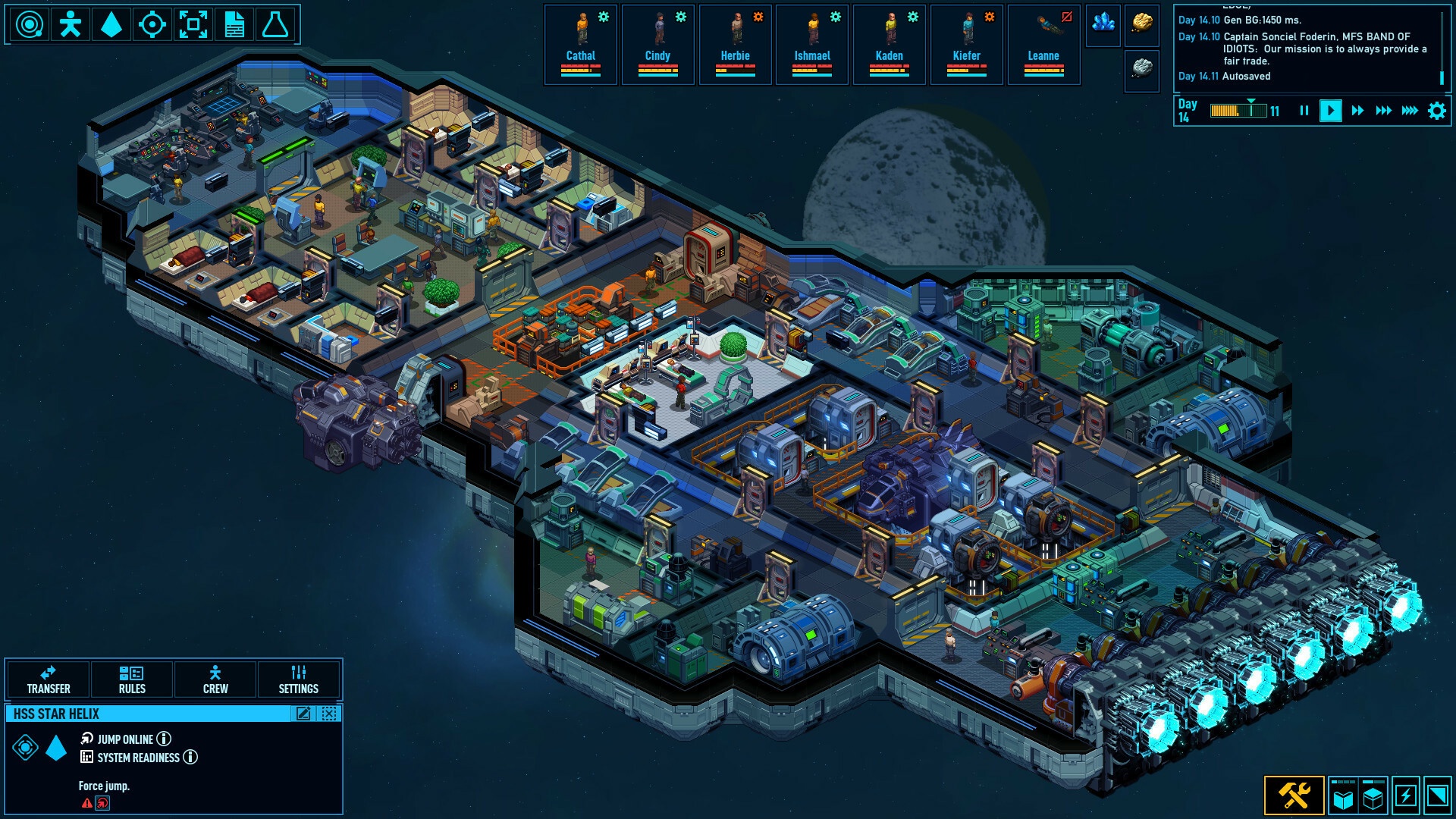Open the RULES tab
The width and height of the screenshot is (1456, 819).
133,679
